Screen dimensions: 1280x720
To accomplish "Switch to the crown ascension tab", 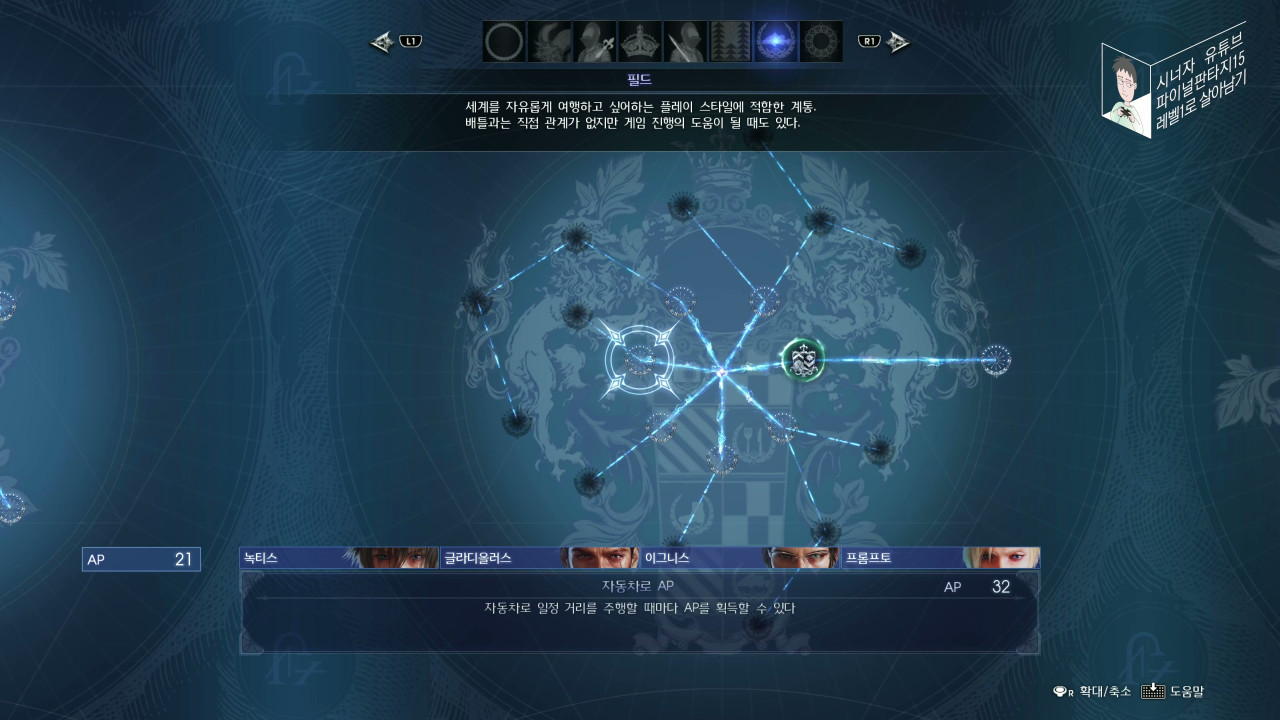I will tap(639, 42).
